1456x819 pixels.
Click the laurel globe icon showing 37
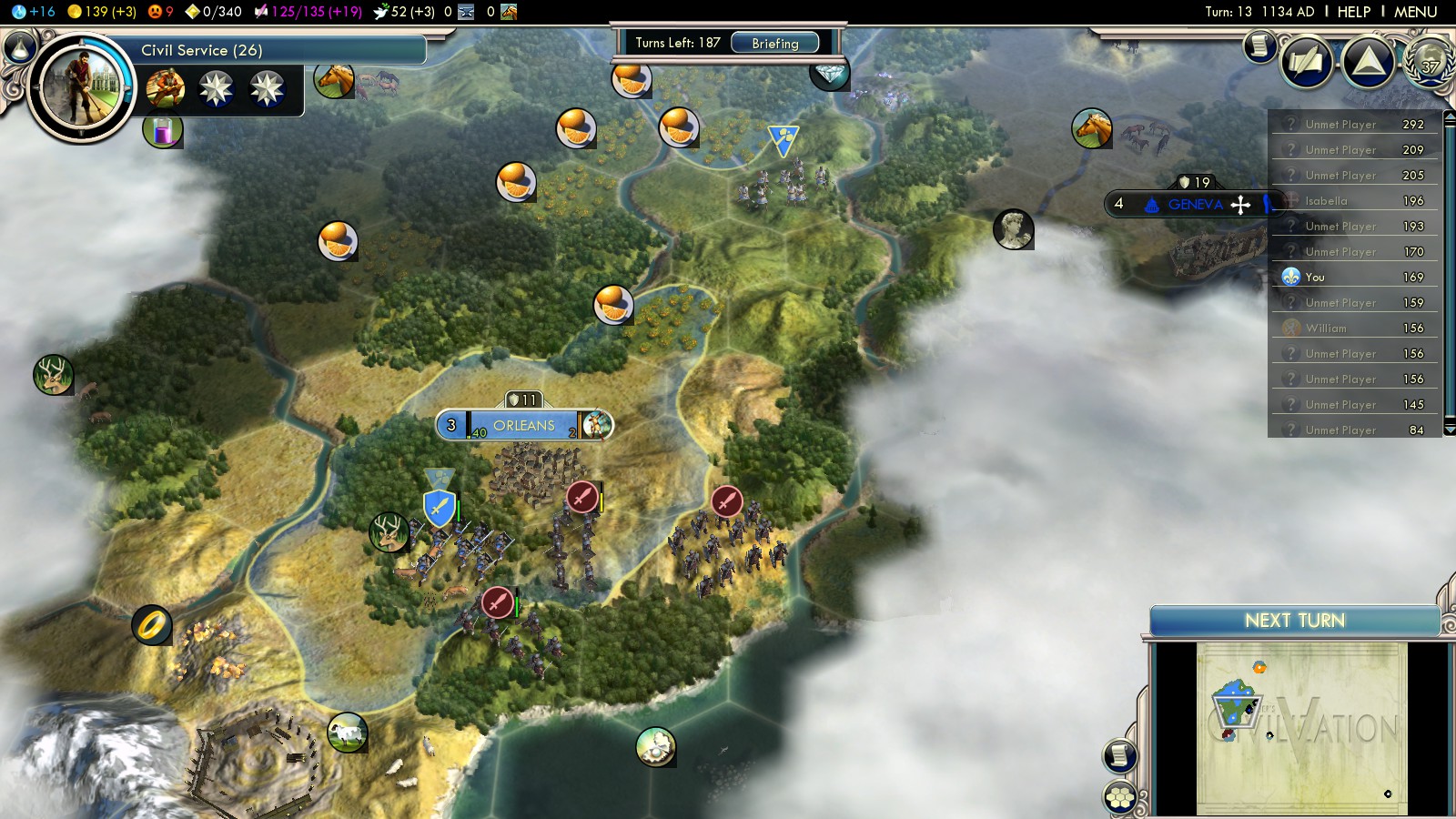tap(1430, 62)
